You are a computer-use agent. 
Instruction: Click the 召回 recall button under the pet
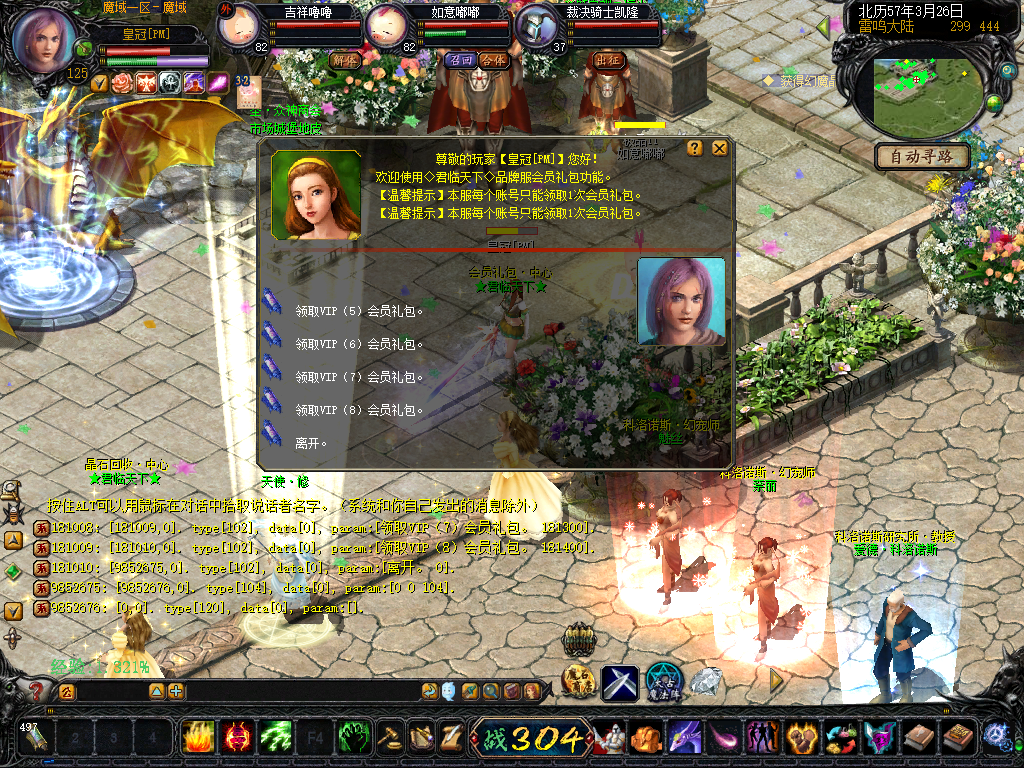pos(460,60)
